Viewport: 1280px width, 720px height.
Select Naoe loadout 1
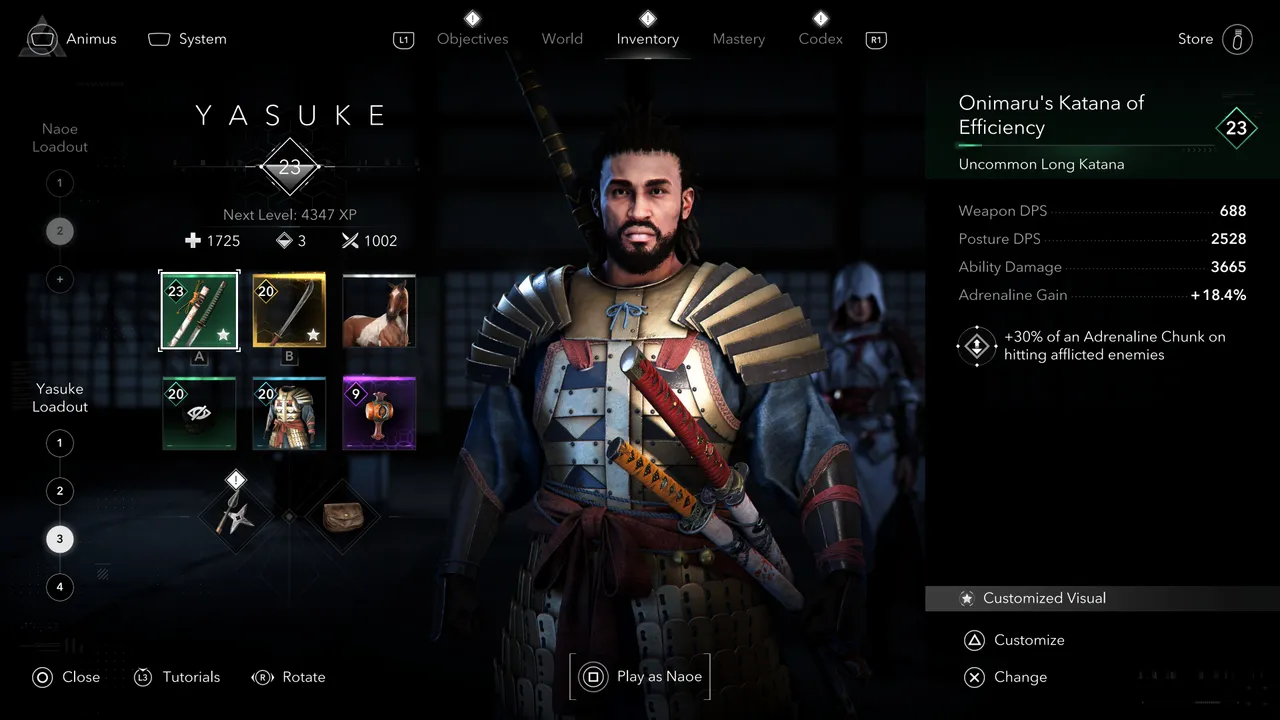tap(59, 183)
